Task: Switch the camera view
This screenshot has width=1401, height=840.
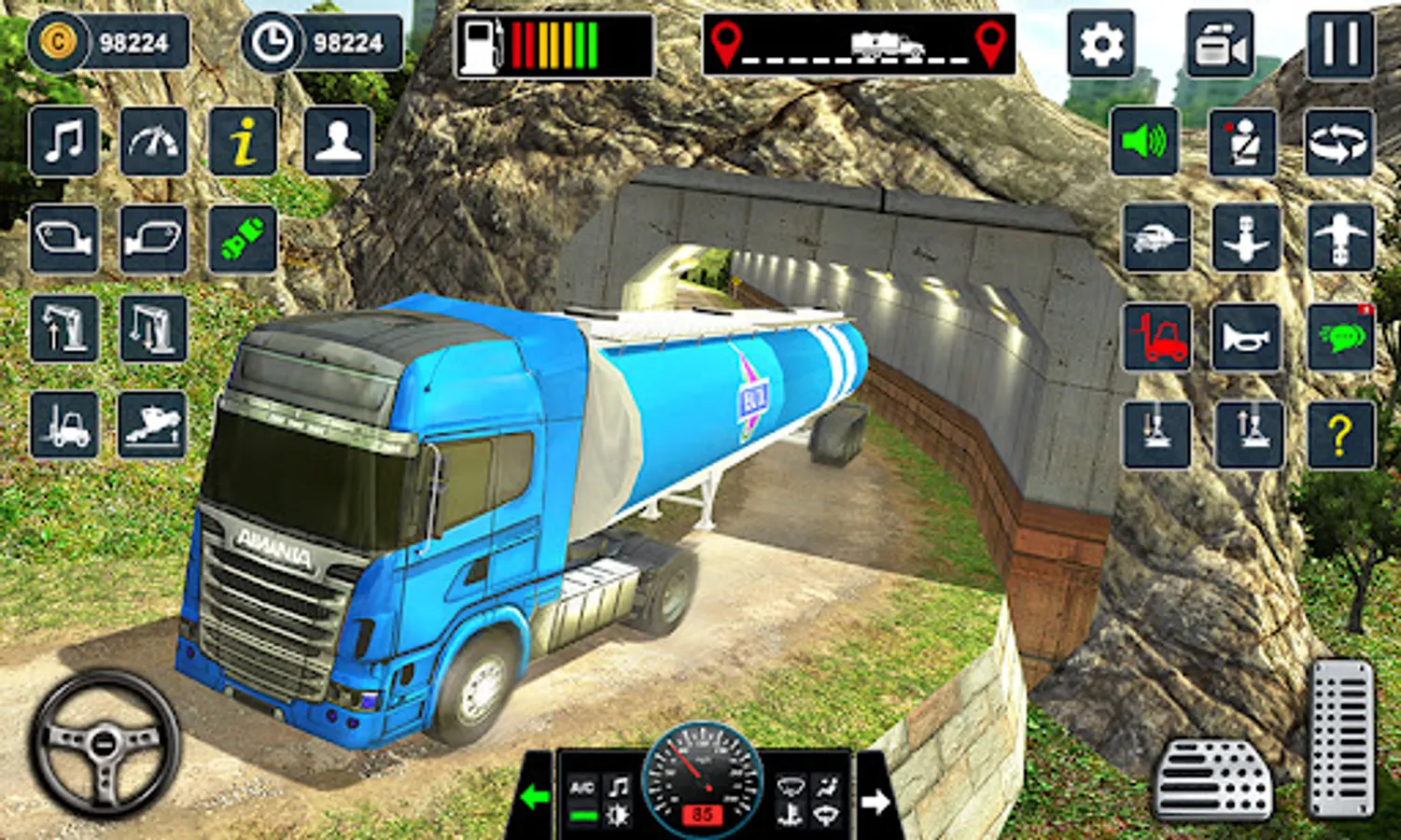Action: point(1220,44)
